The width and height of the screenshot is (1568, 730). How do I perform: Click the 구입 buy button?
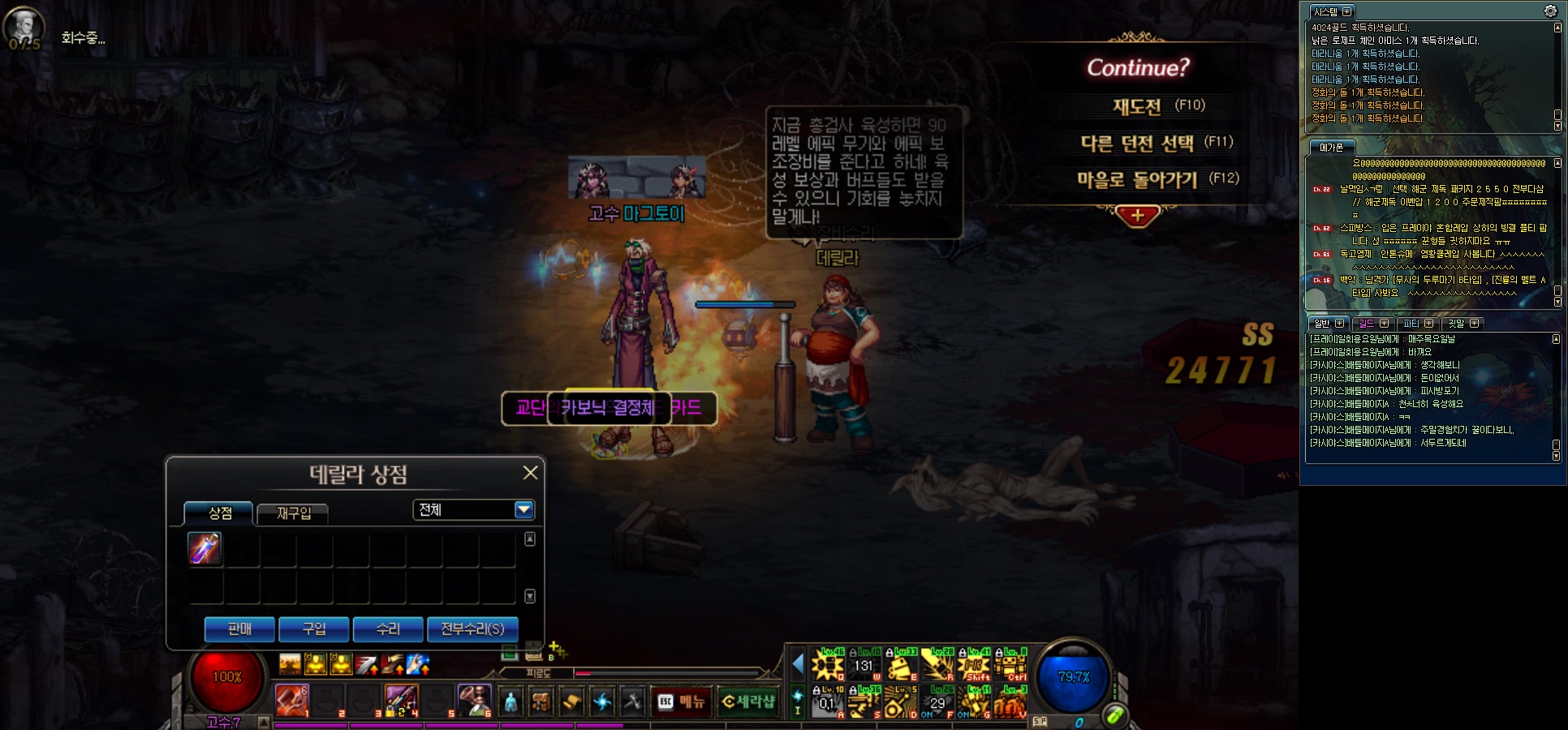(313, 629)
